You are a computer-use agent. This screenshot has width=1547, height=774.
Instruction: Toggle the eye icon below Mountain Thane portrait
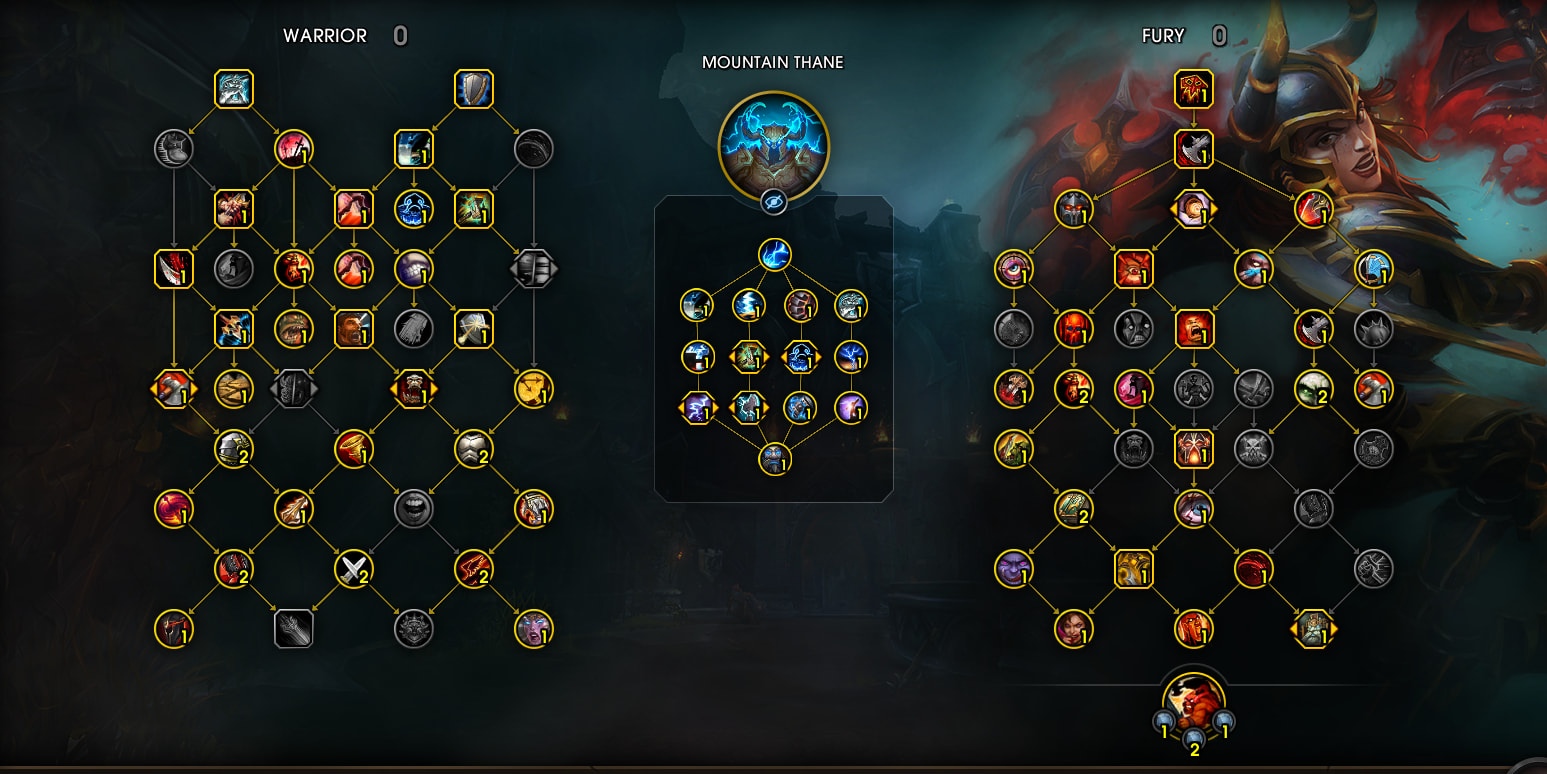773,202
